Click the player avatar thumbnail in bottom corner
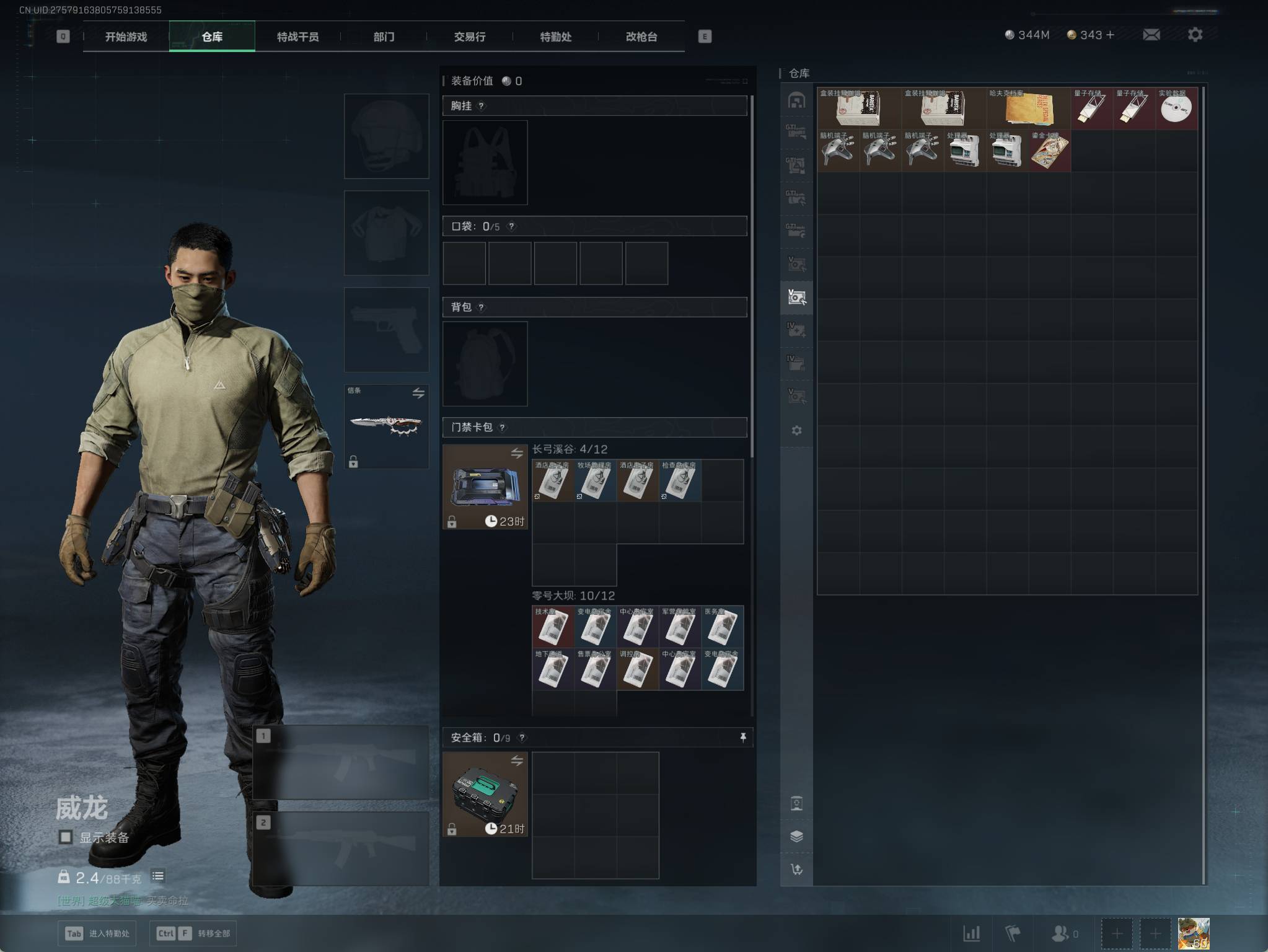1268x952 pixels. pyautogui.click(x=1193, y=933)
